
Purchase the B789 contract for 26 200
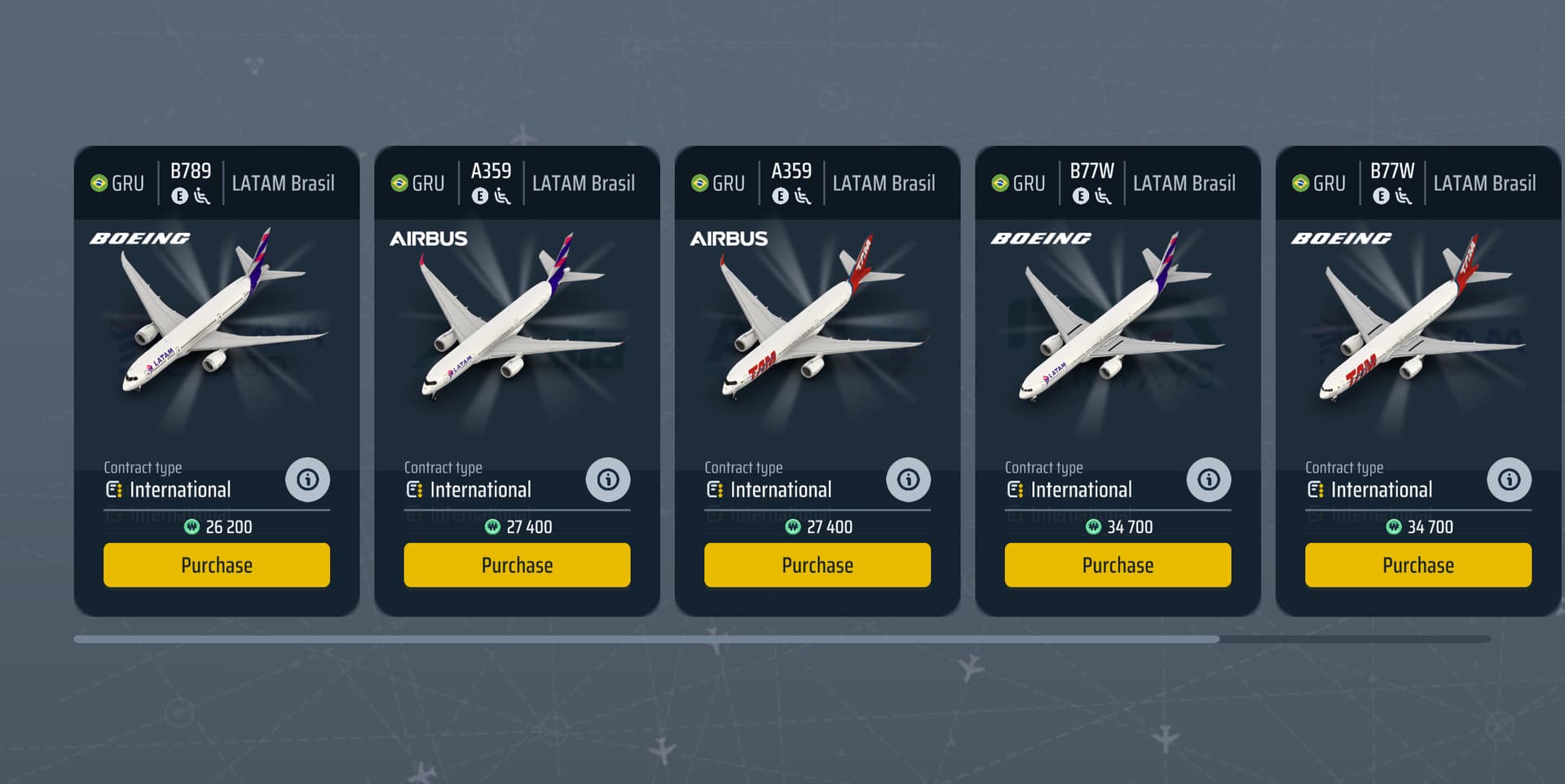(216, 565)
